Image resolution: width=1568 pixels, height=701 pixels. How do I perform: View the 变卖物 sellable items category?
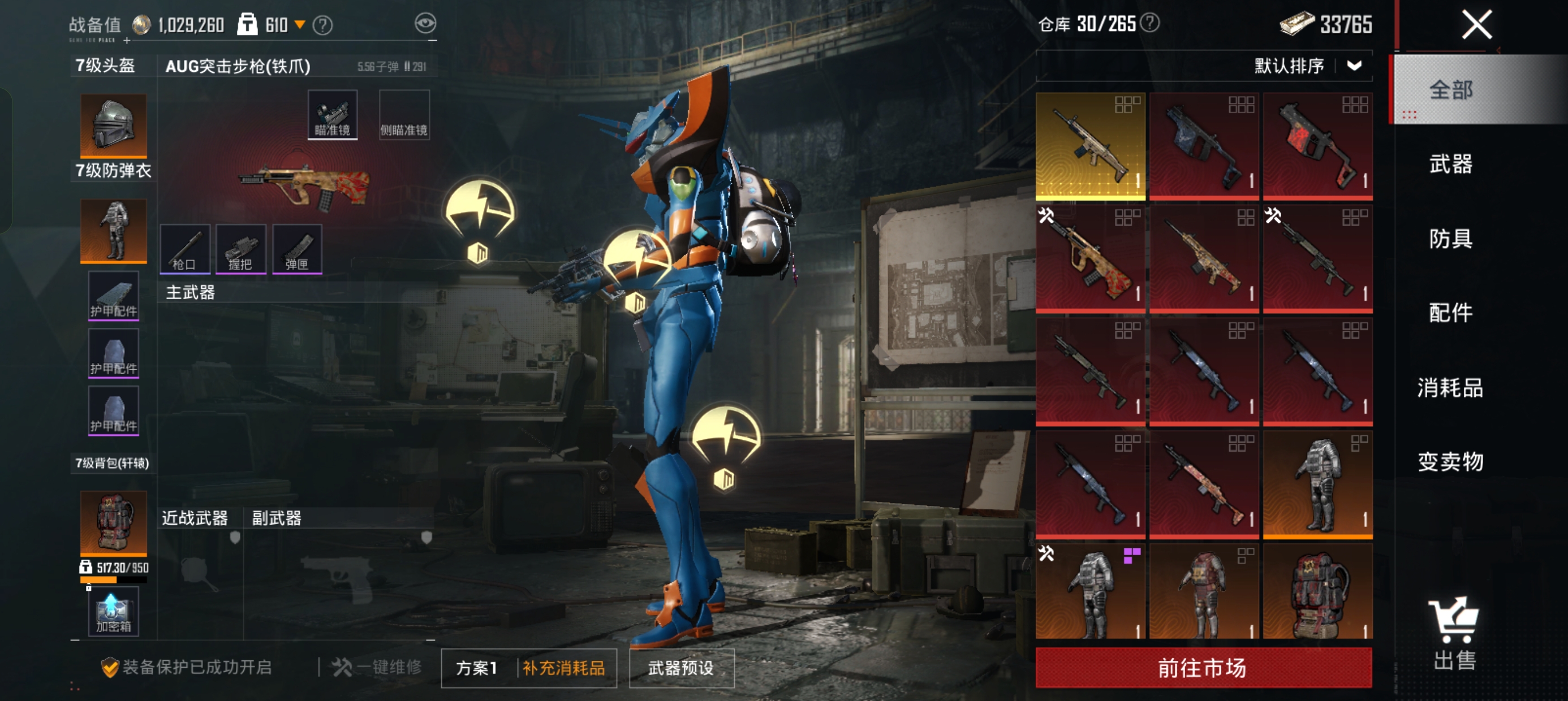pyautogui.click(x=1450, y=462)
